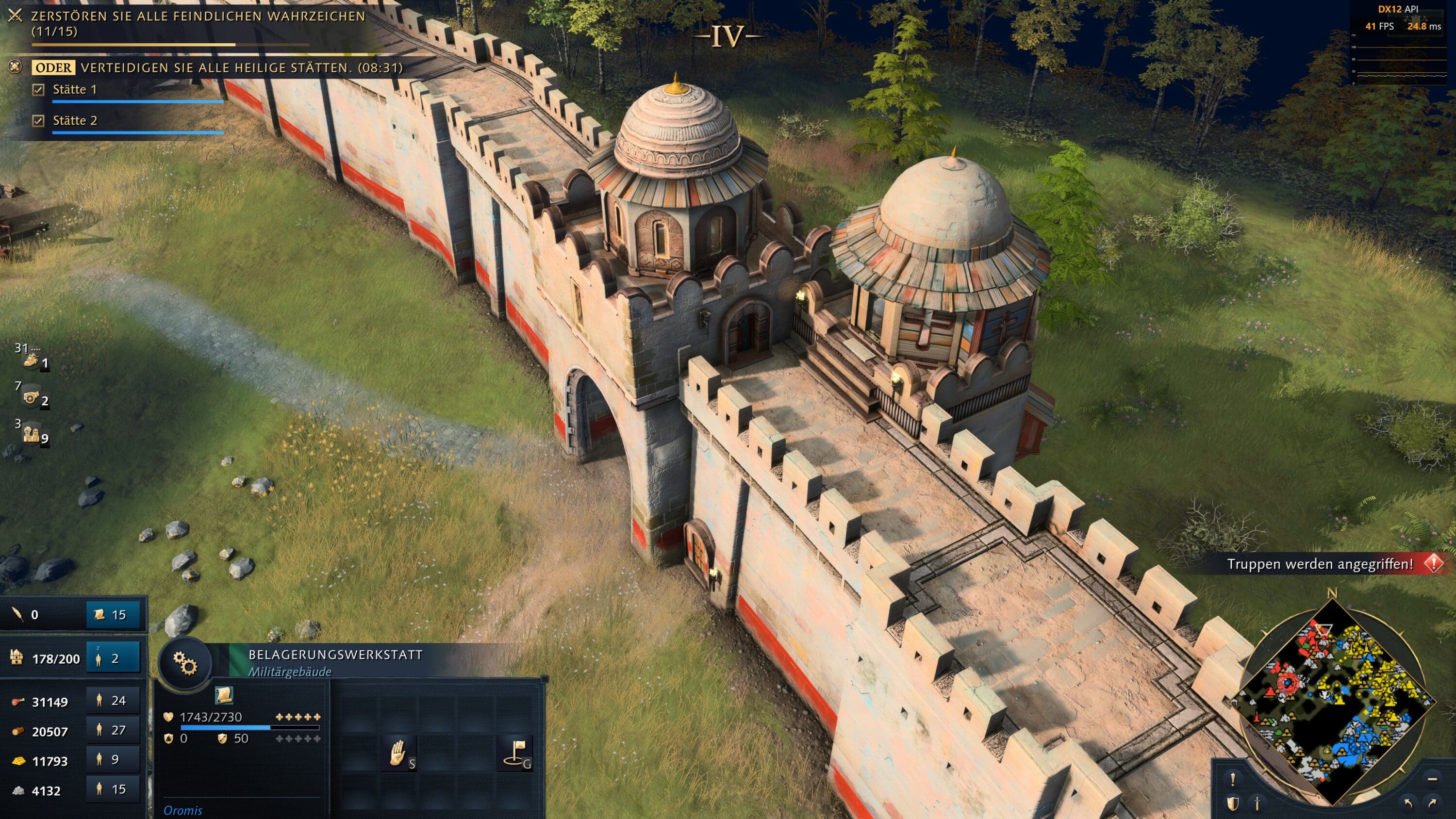
Task: Click the minimap exclamation ping button
Action: [1233, 779]
